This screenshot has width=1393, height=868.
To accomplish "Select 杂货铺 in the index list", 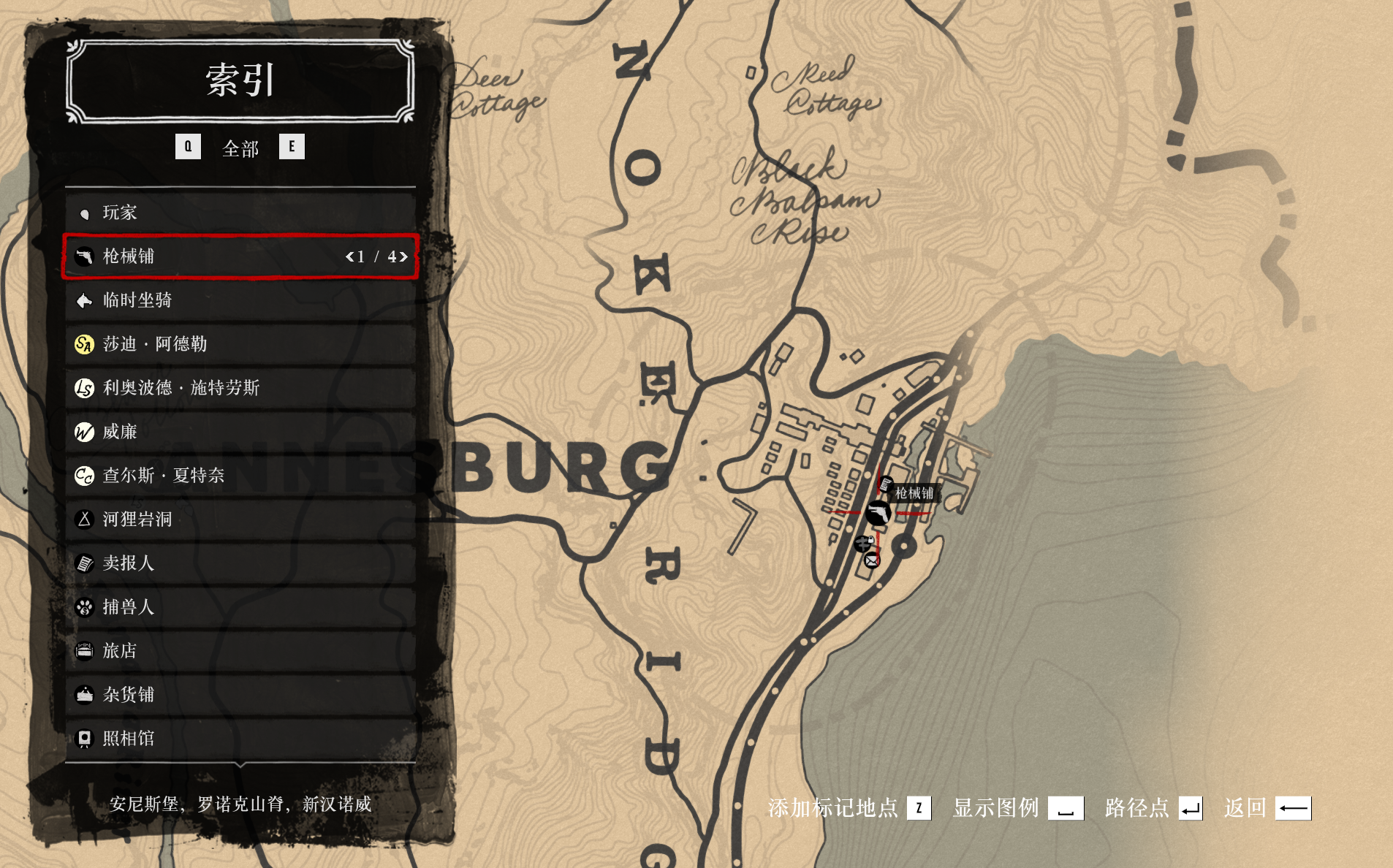I will point(240,695).
